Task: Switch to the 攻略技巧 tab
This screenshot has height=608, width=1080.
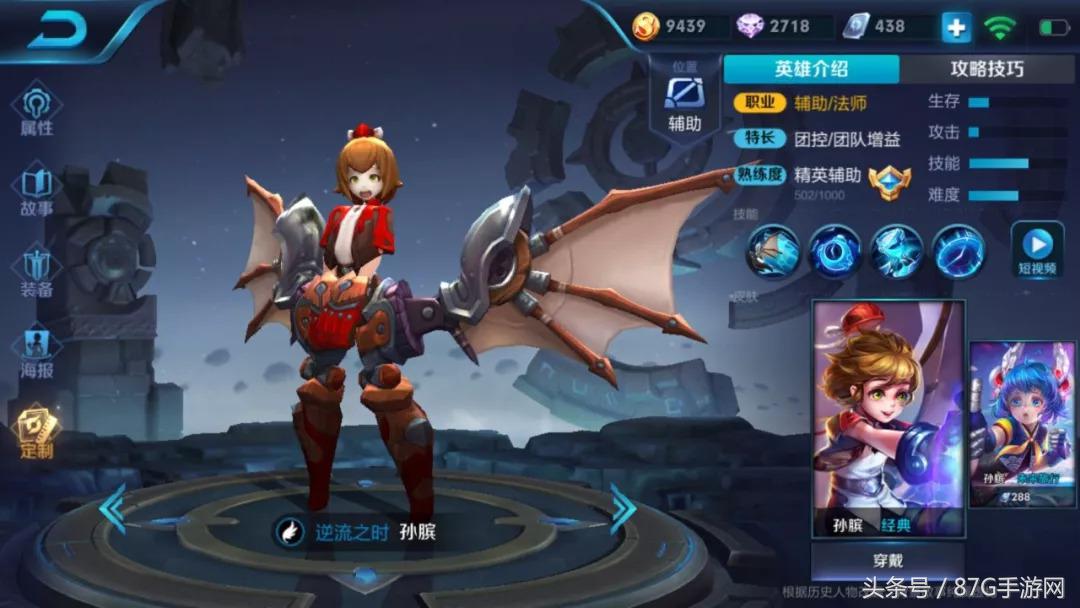Action: click(986, 69)
